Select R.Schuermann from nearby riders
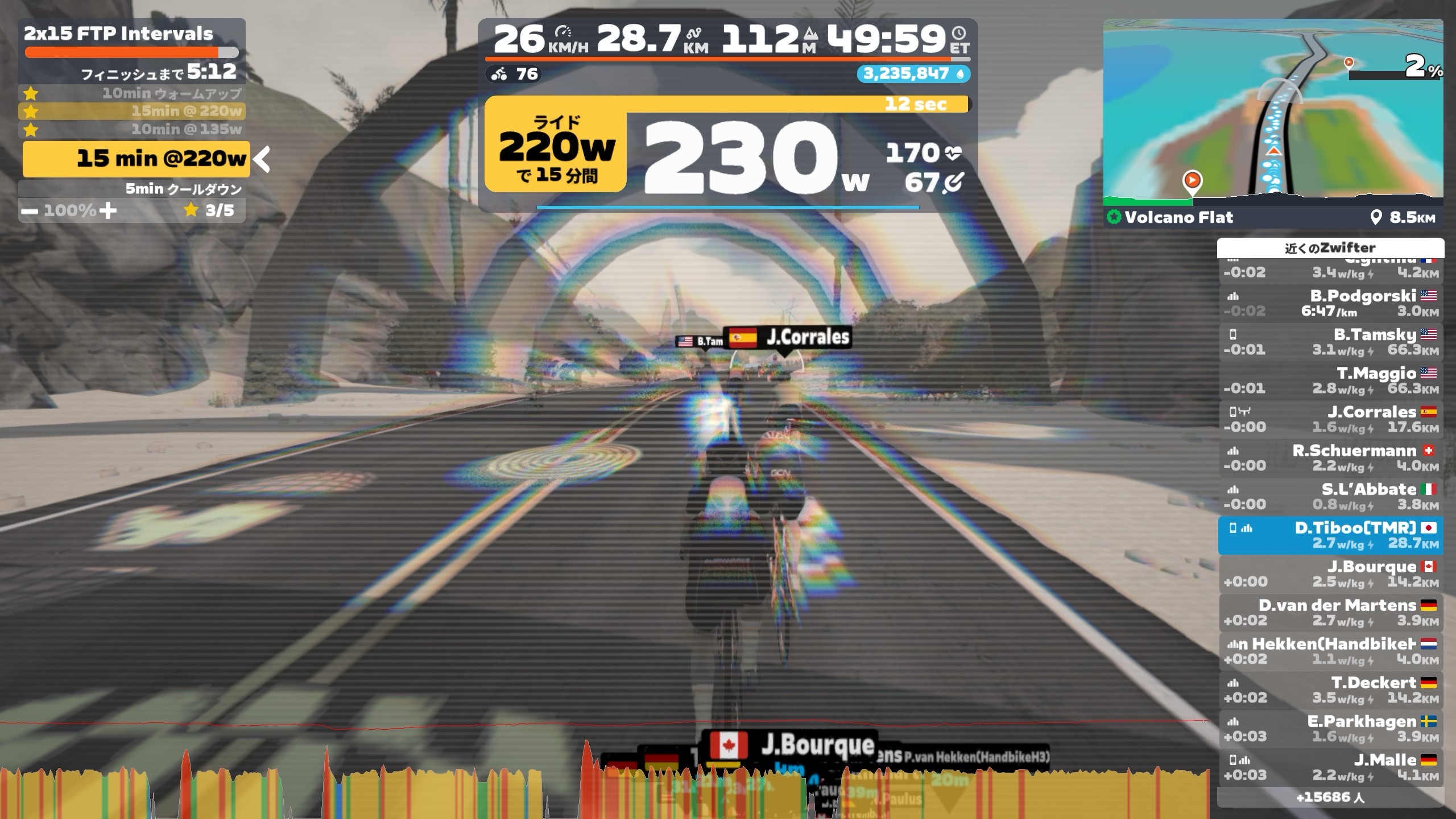The width and height of the screenshot is (1456, 819). pyautogui.click(x=1330, y=458)
